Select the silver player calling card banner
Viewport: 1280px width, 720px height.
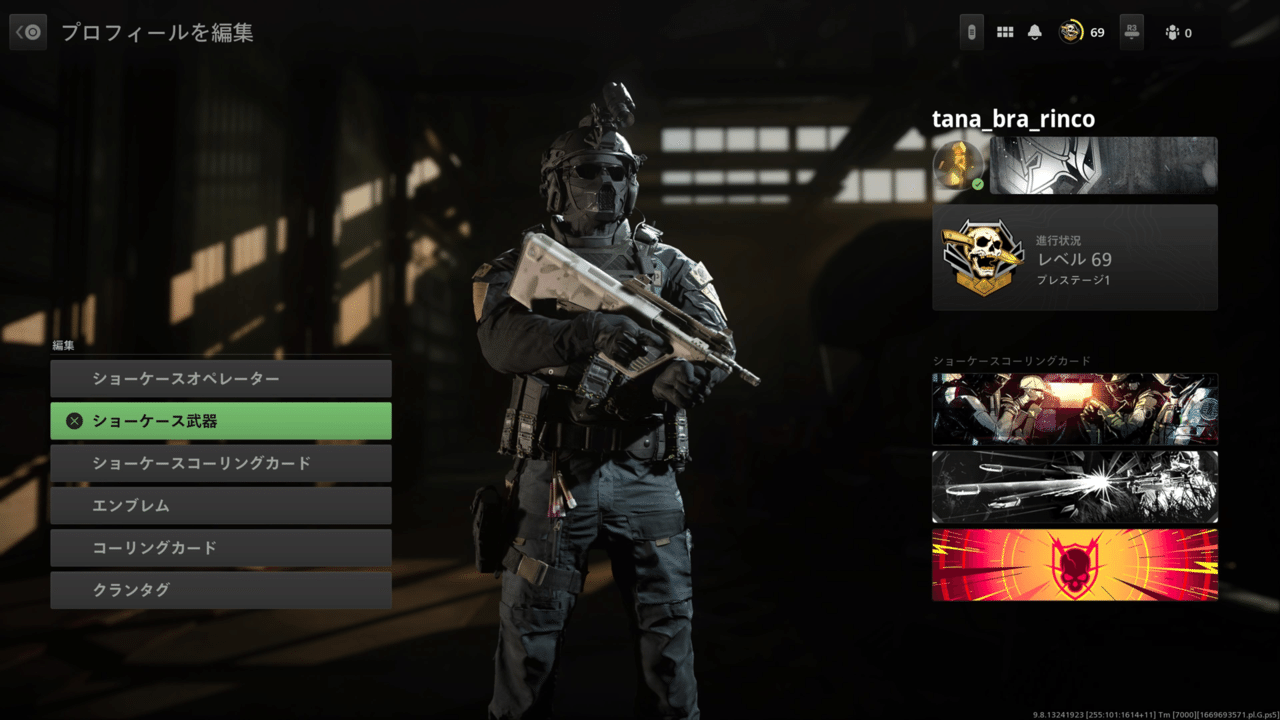click(x=1103, y=165)
